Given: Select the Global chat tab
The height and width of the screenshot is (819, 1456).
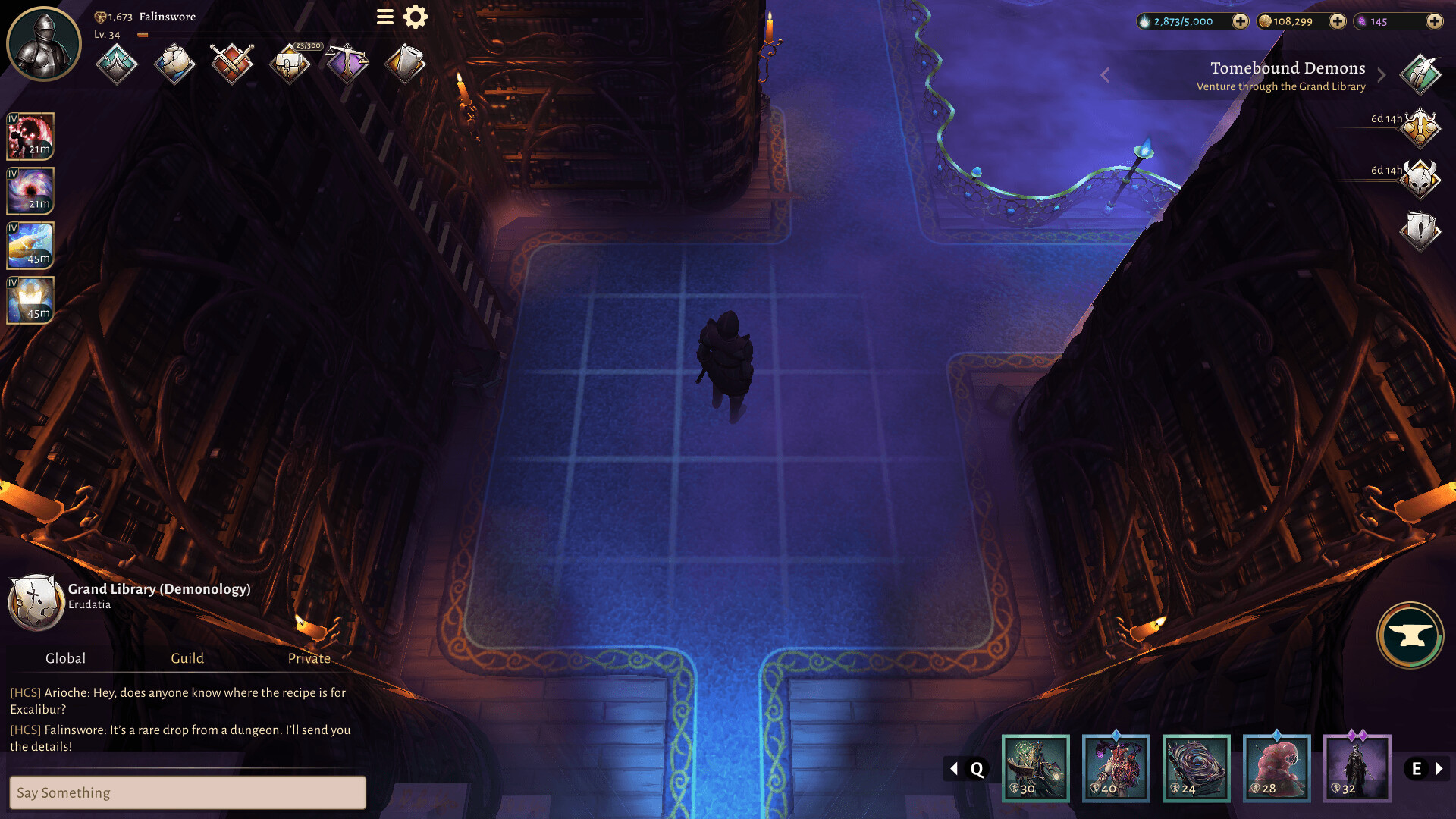Looking at the screenshot, I should click(x=65, y=658).
